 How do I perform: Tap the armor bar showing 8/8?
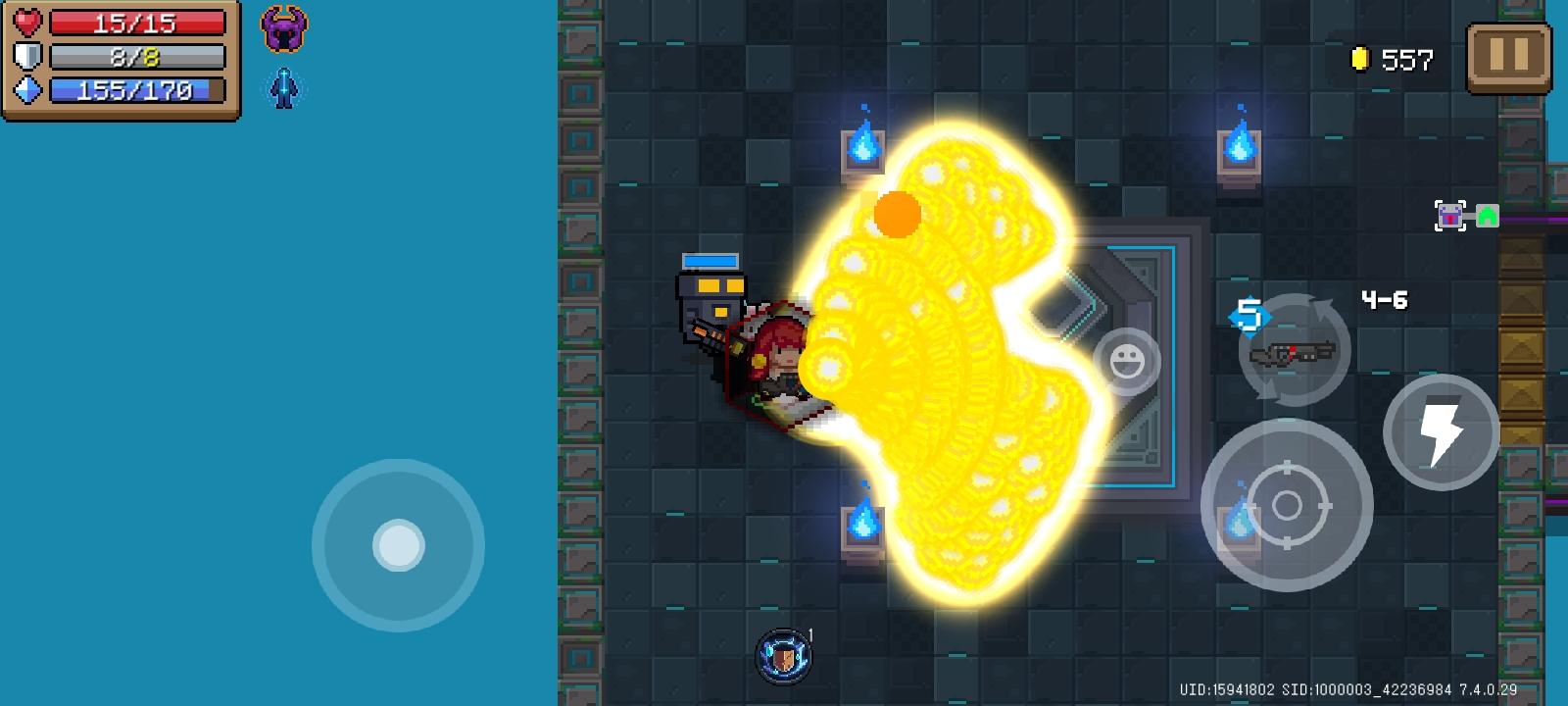[x=137, y=57]
